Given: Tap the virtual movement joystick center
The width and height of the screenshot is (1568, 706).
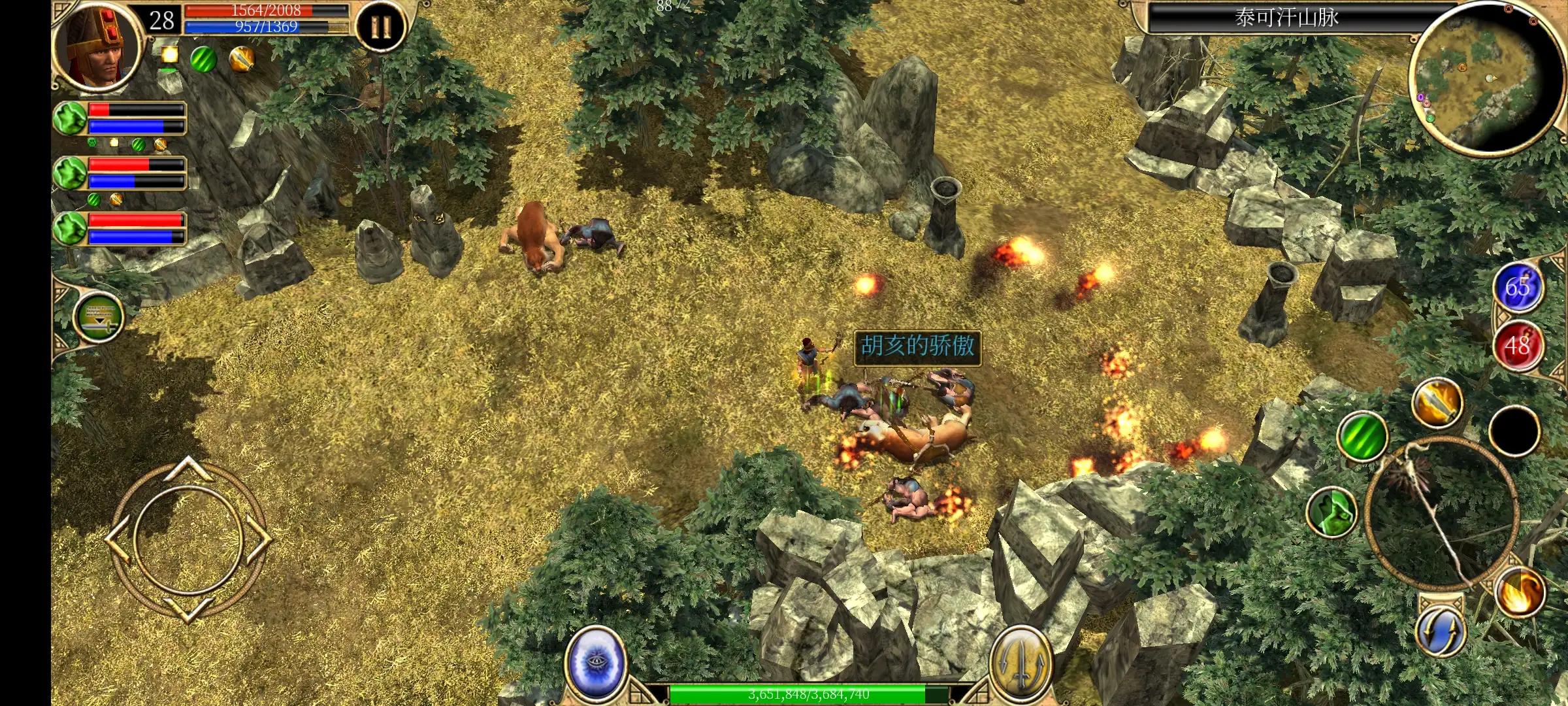Looking at the screenshot, I should point(188,540).
